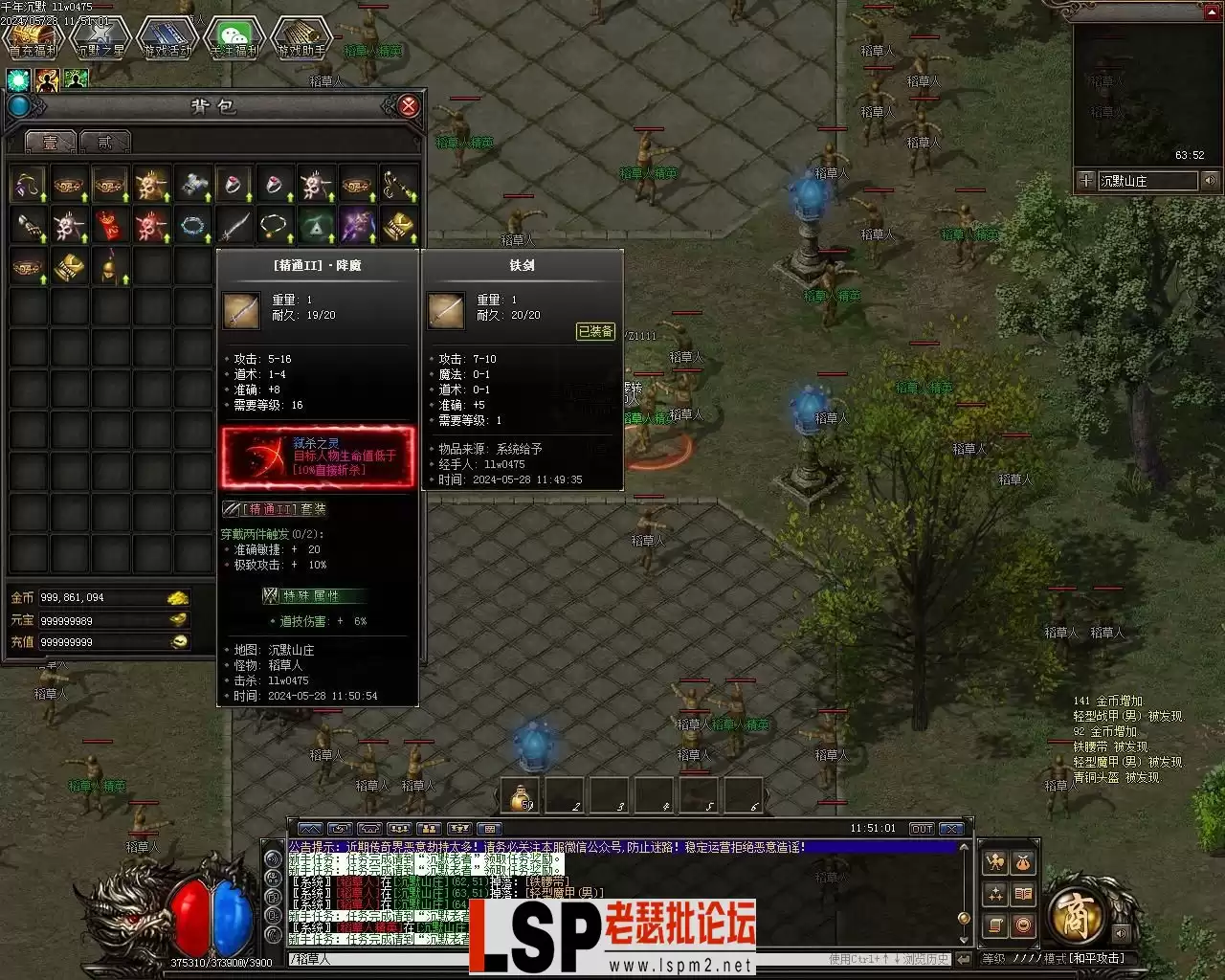1225x980 pixels.
Task: Open the 首充福利 treasure chest menu
Action: point(33,38)
